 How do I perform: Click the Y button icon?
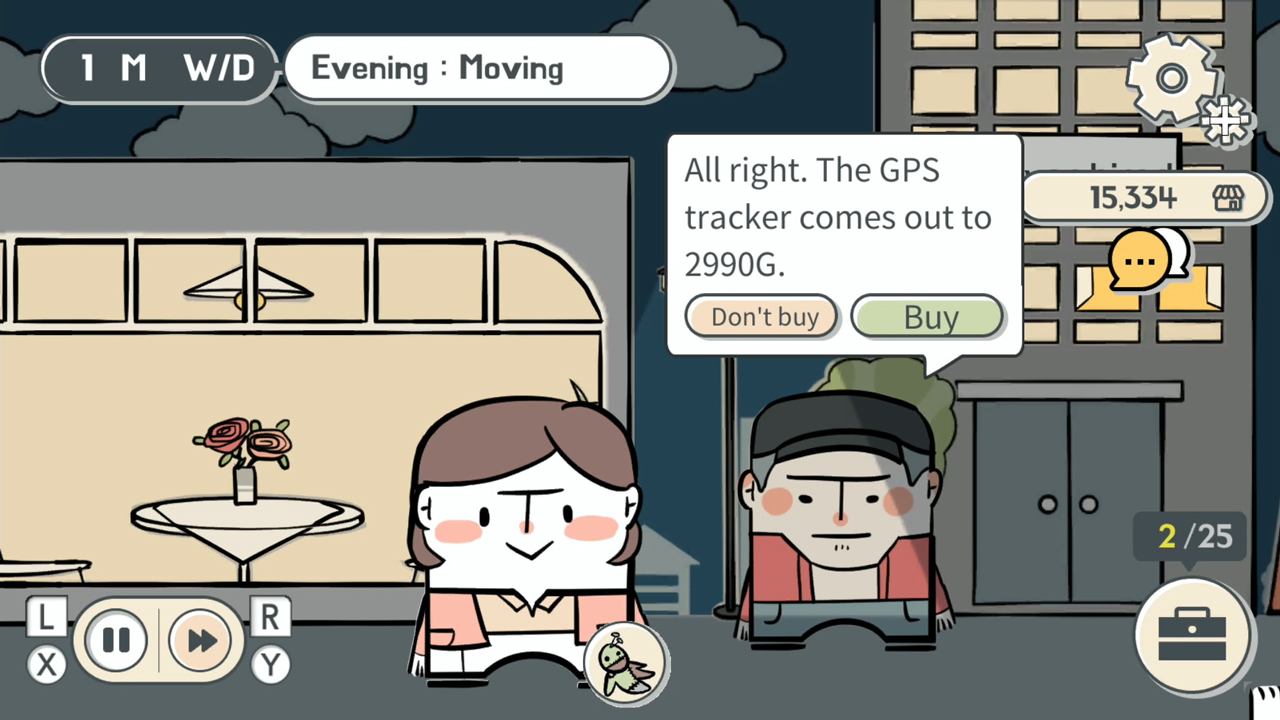pos(270,665)
